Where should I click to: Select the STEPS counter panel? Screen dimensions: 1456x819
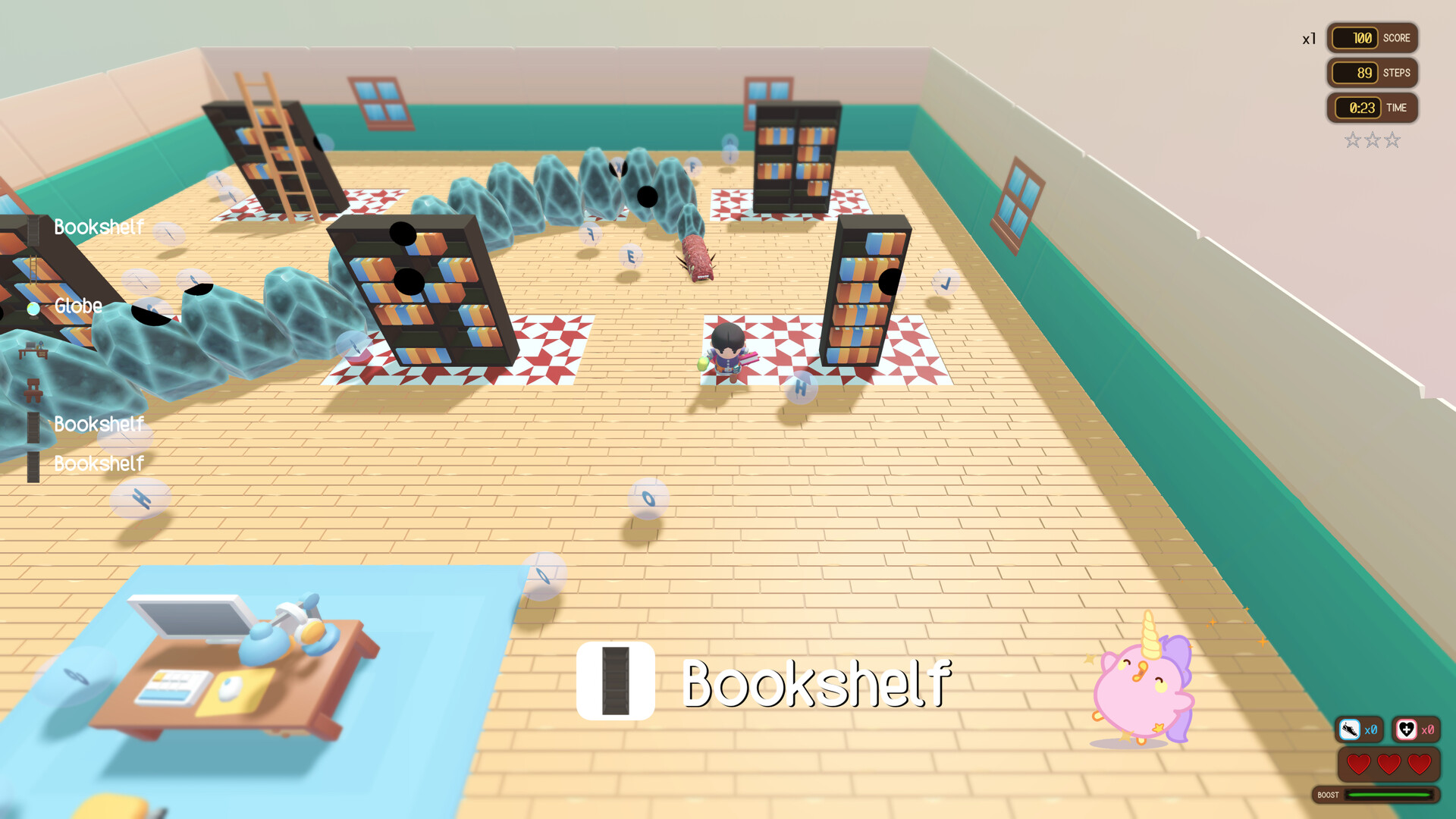[x=1371, y=73]
